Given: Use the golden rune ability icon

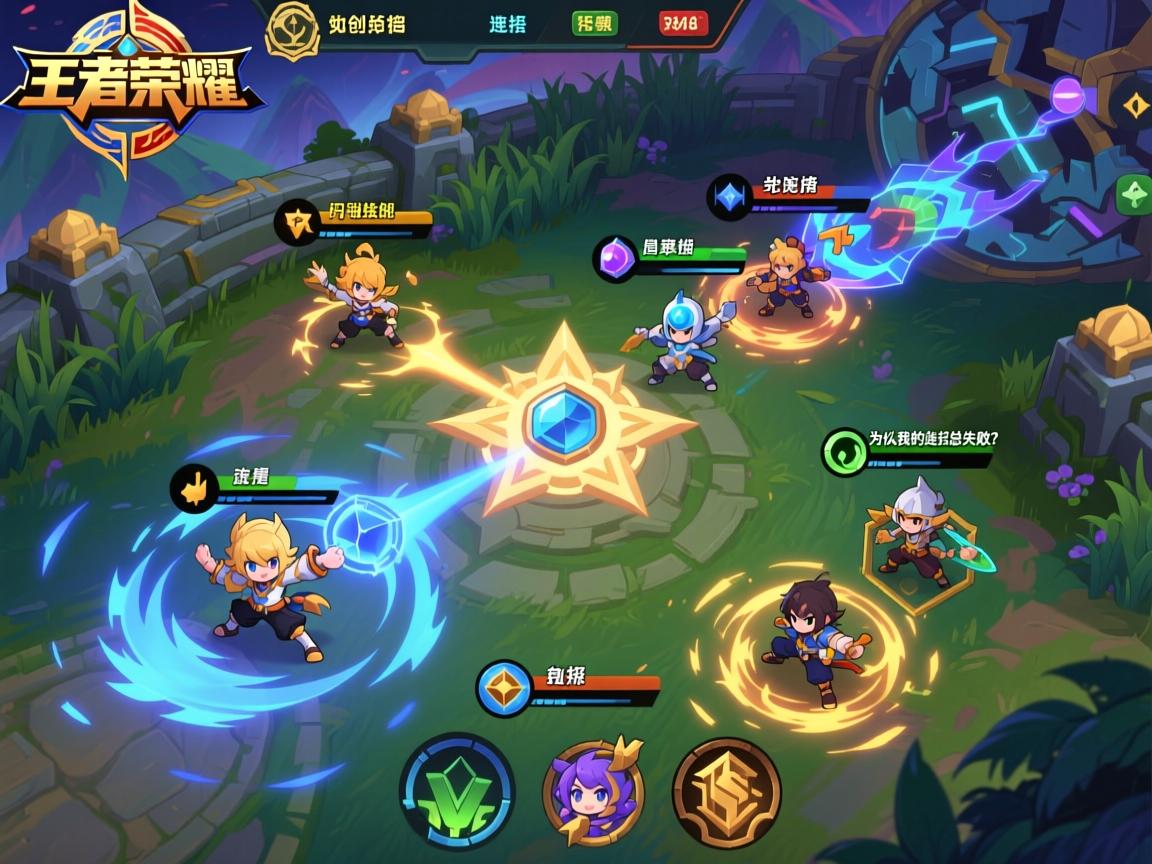Looking at the screenshot, I should (726, 793).
